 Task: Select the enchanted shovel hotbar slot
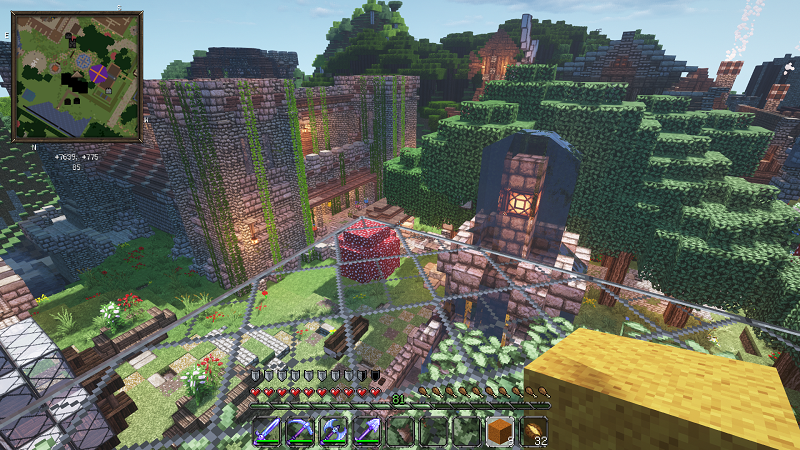pyautogui.click(x=366, y=431)
